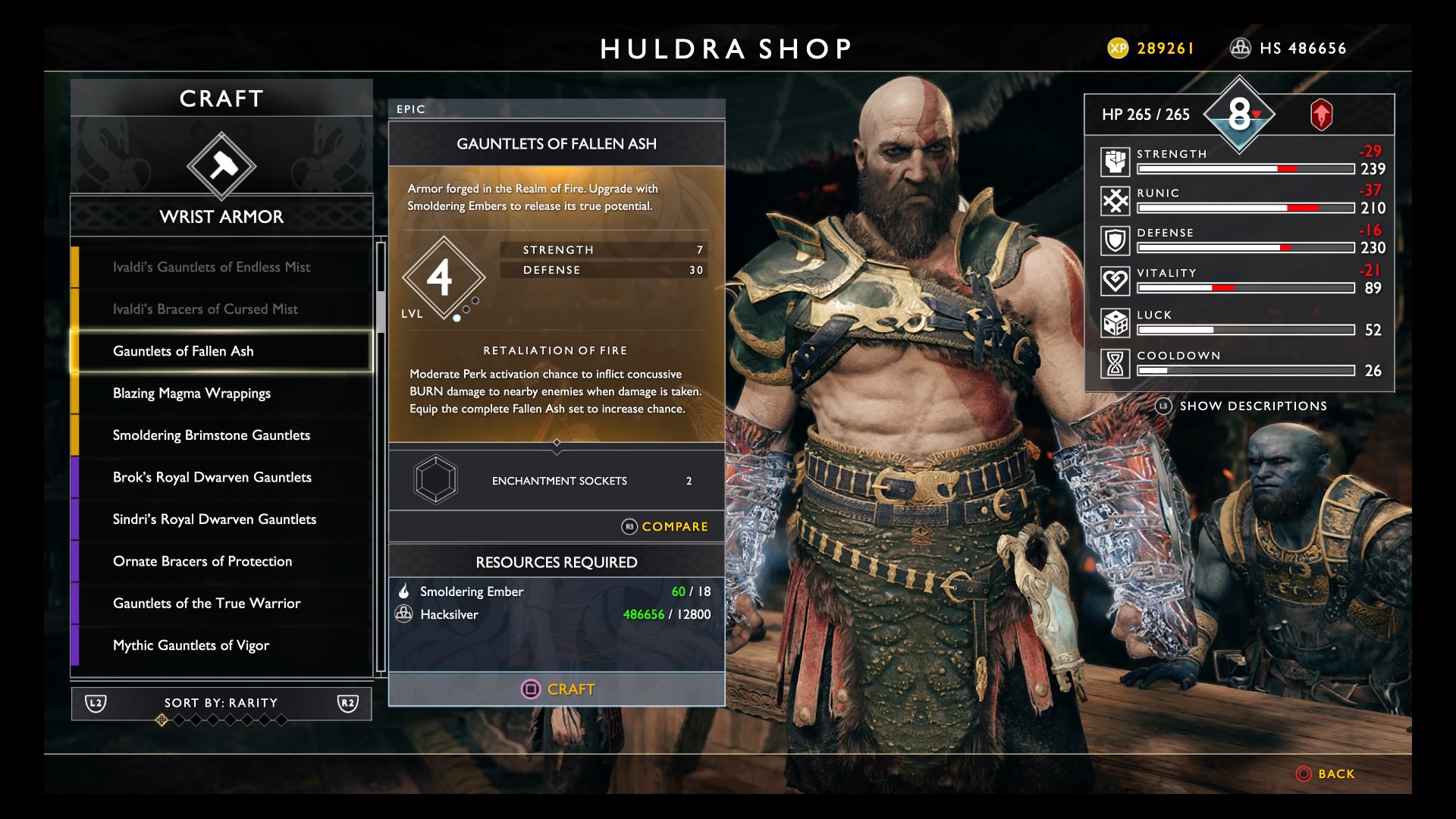Change the Sort By Rarity option
The height and width of the screenshot is (819, 1456).
[x=221, y=703]
